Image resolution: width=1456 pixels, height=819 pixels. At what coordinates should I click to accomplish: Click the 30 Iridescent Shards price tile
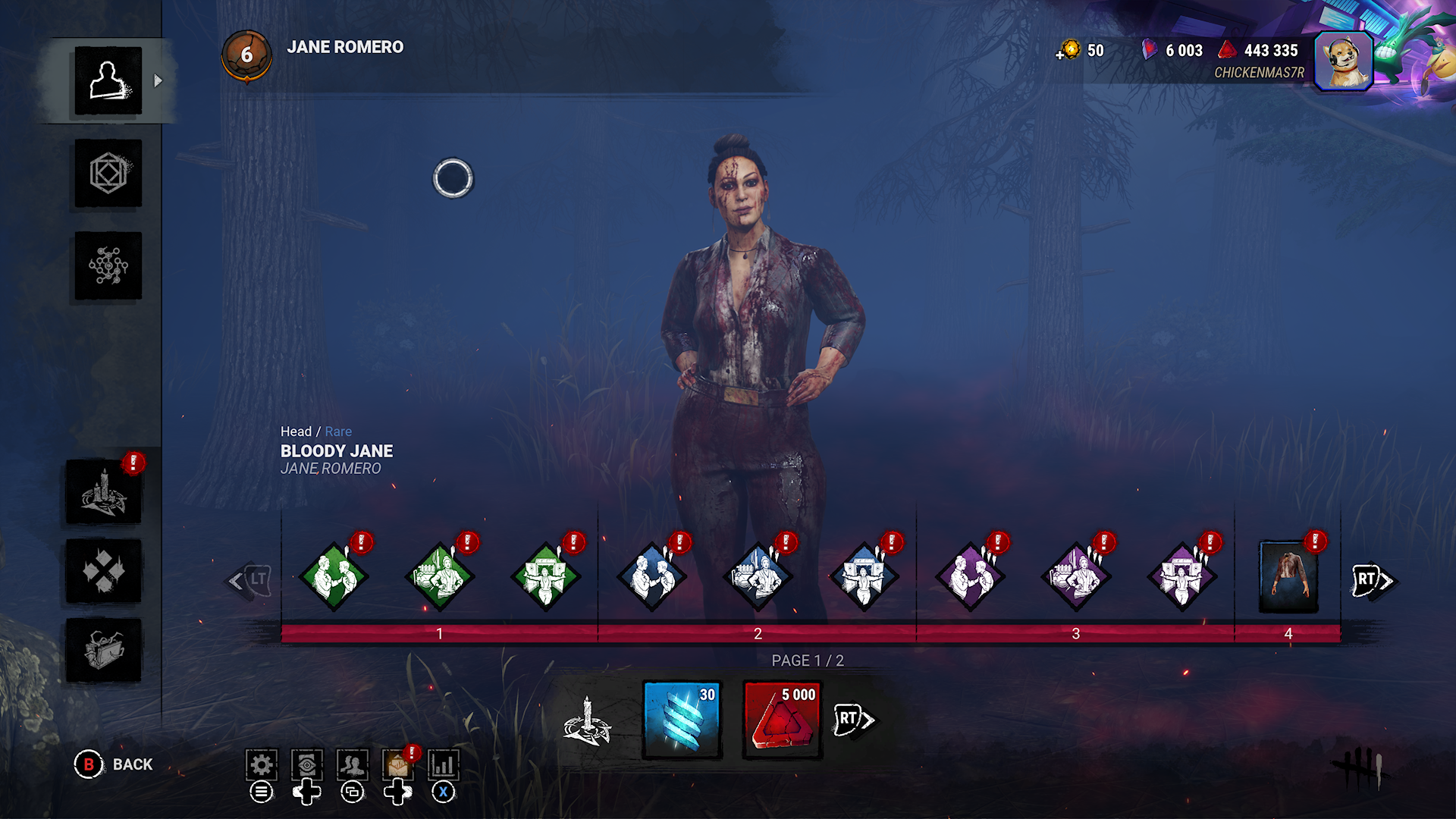point(682,720)
